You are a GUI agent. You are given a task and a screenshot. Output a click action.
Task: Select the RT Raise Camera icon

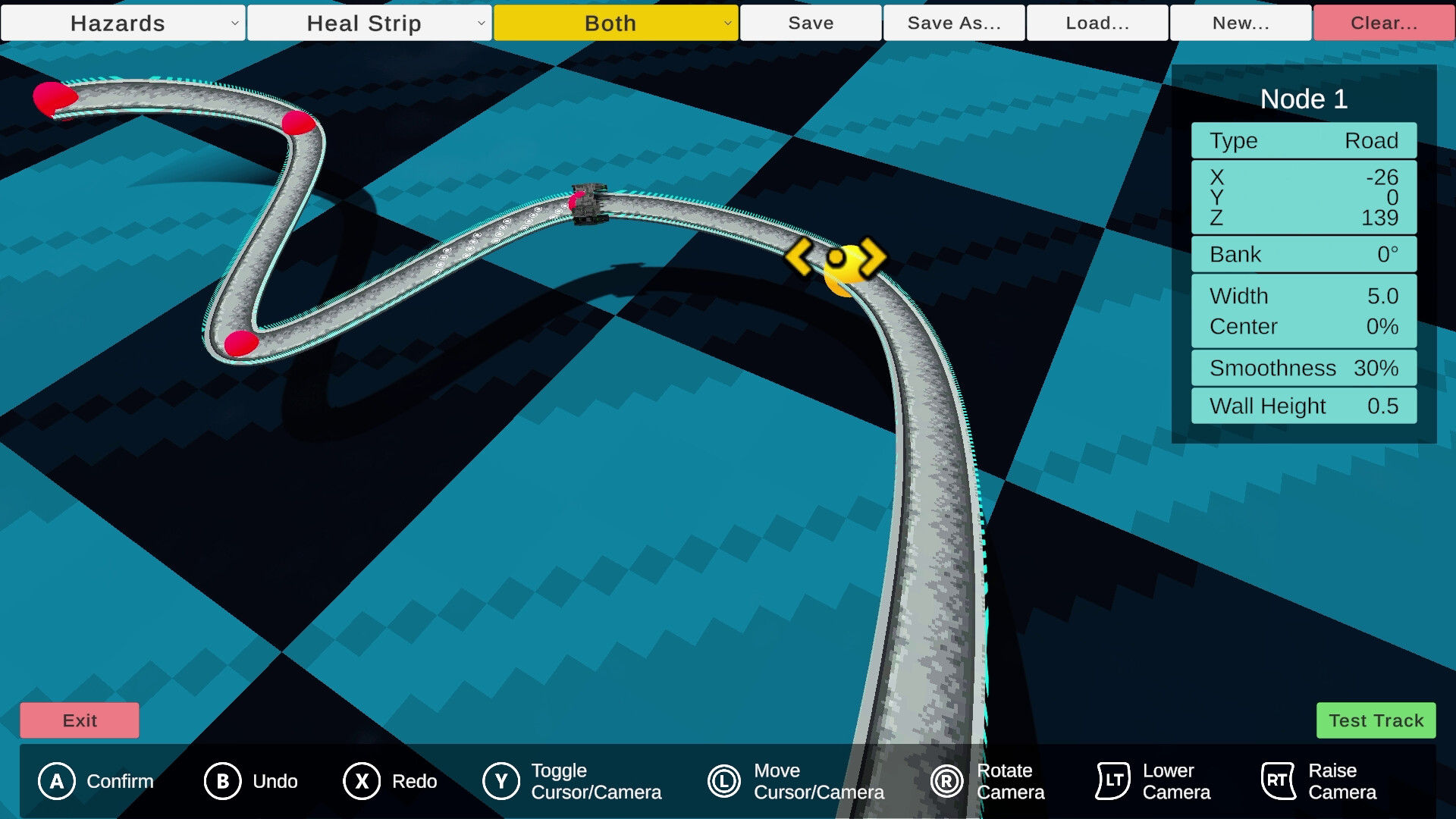[x=1279, y=781]
